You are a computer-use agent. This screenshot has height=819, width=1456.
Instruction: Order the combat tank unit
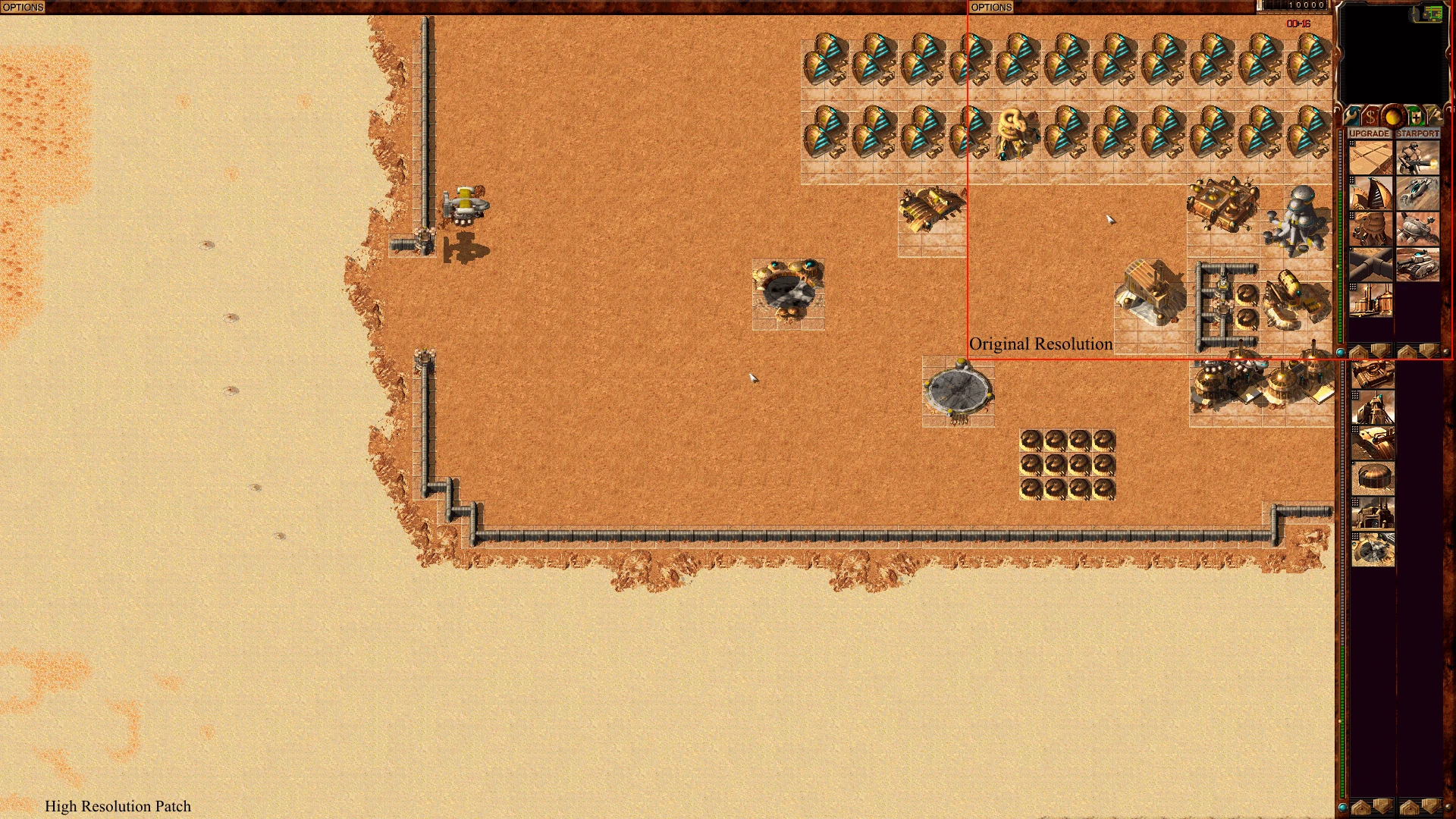coord(1418,265)
